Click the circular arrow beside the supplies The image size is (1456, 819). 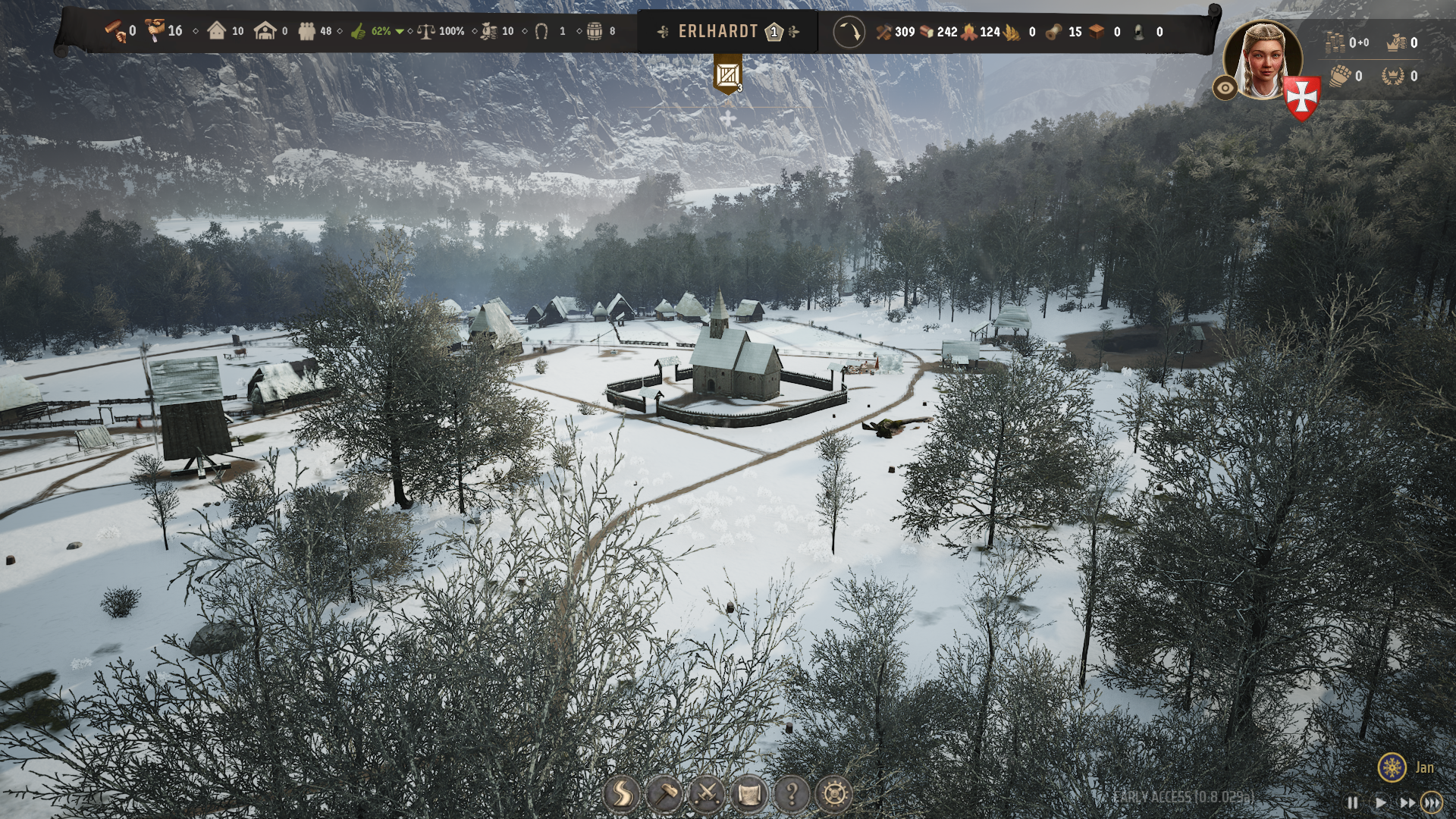[849, 33]
